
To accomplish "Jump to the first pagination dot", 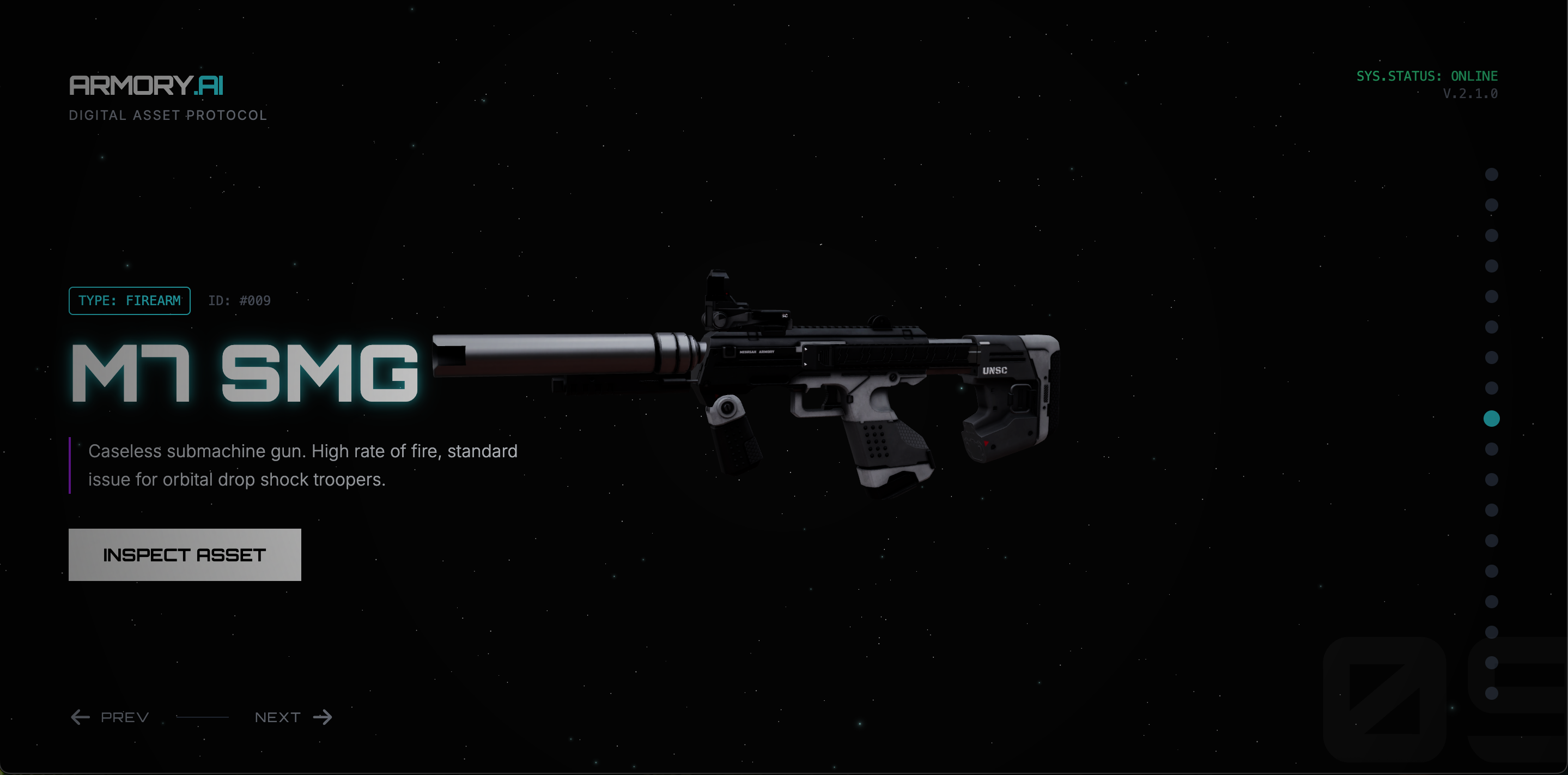I will (1491, 175).
